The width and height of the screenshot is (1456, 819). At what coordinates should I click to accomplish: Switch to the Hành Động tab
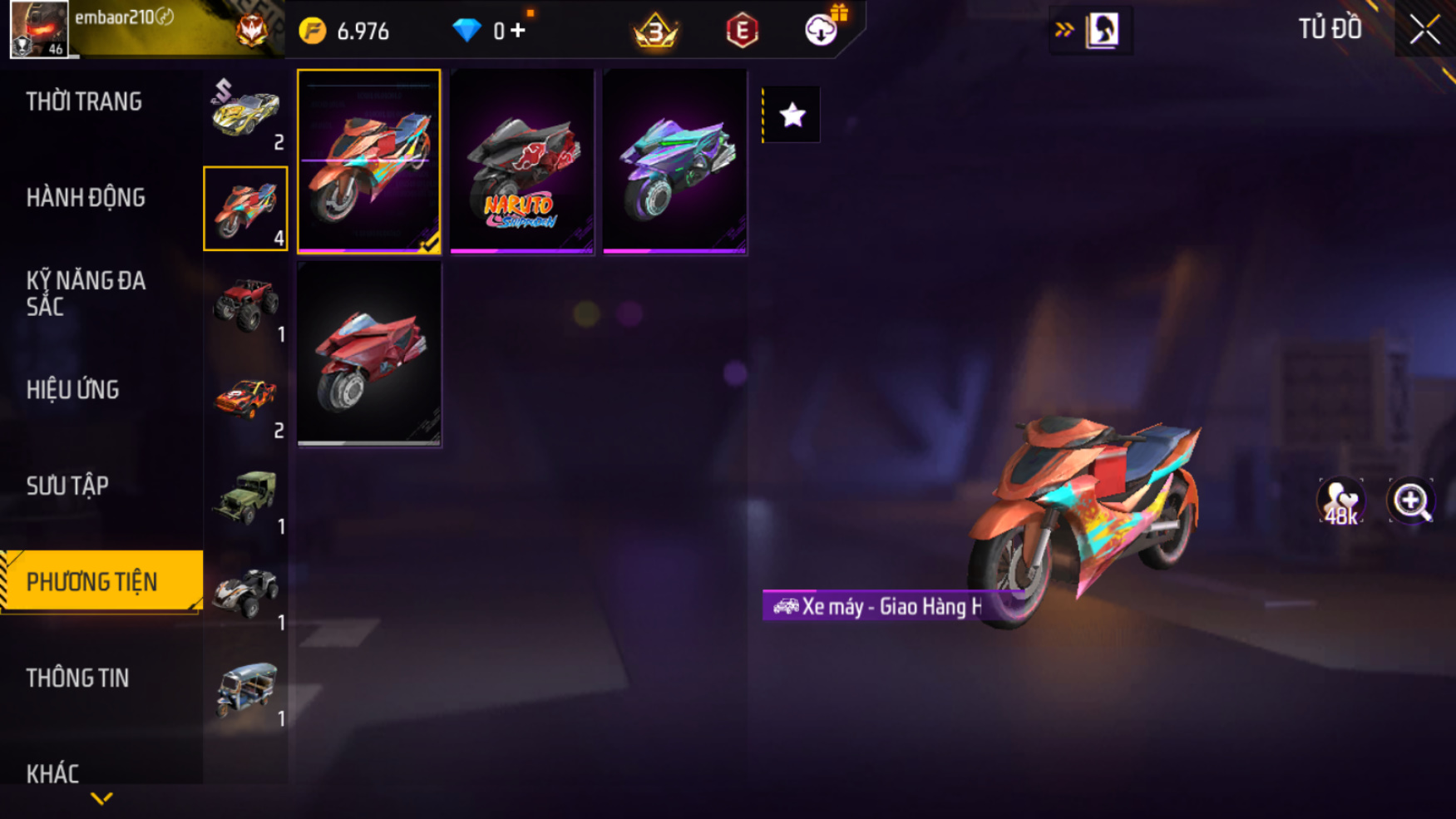pos(86,198)
